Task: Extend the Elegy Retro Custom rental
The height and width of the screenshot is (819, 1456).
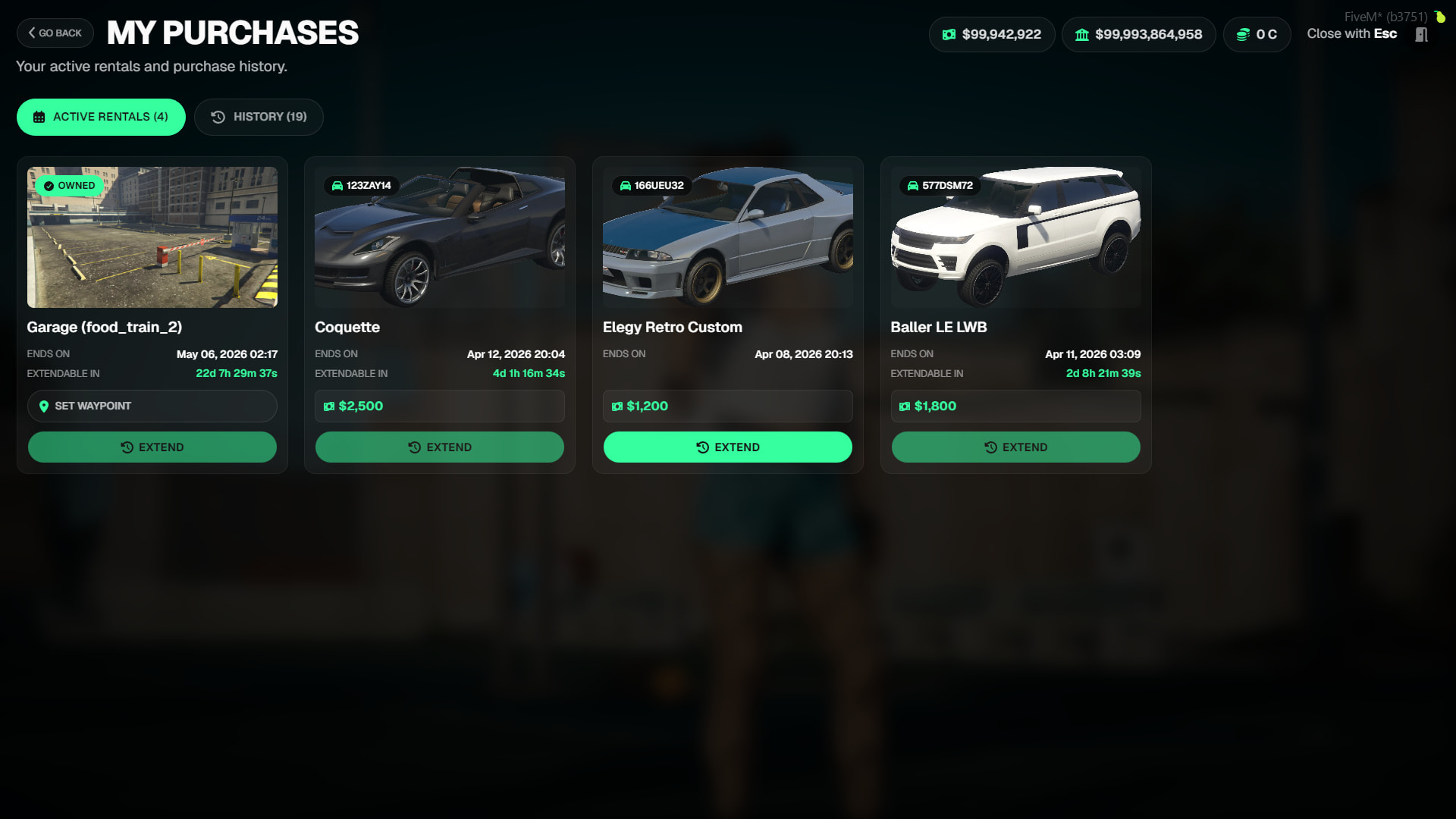Action: click(x=727, y=447)
